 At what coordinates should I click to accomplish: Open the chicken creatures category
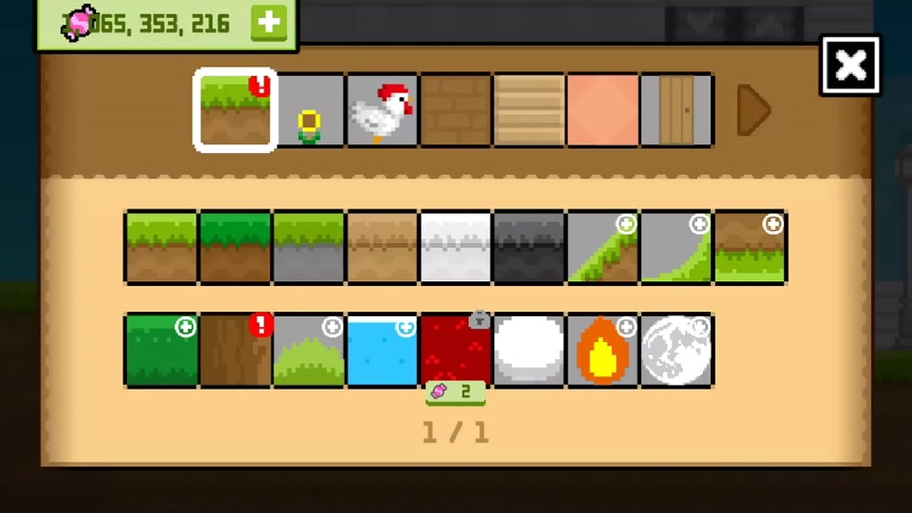pos(382,110)
